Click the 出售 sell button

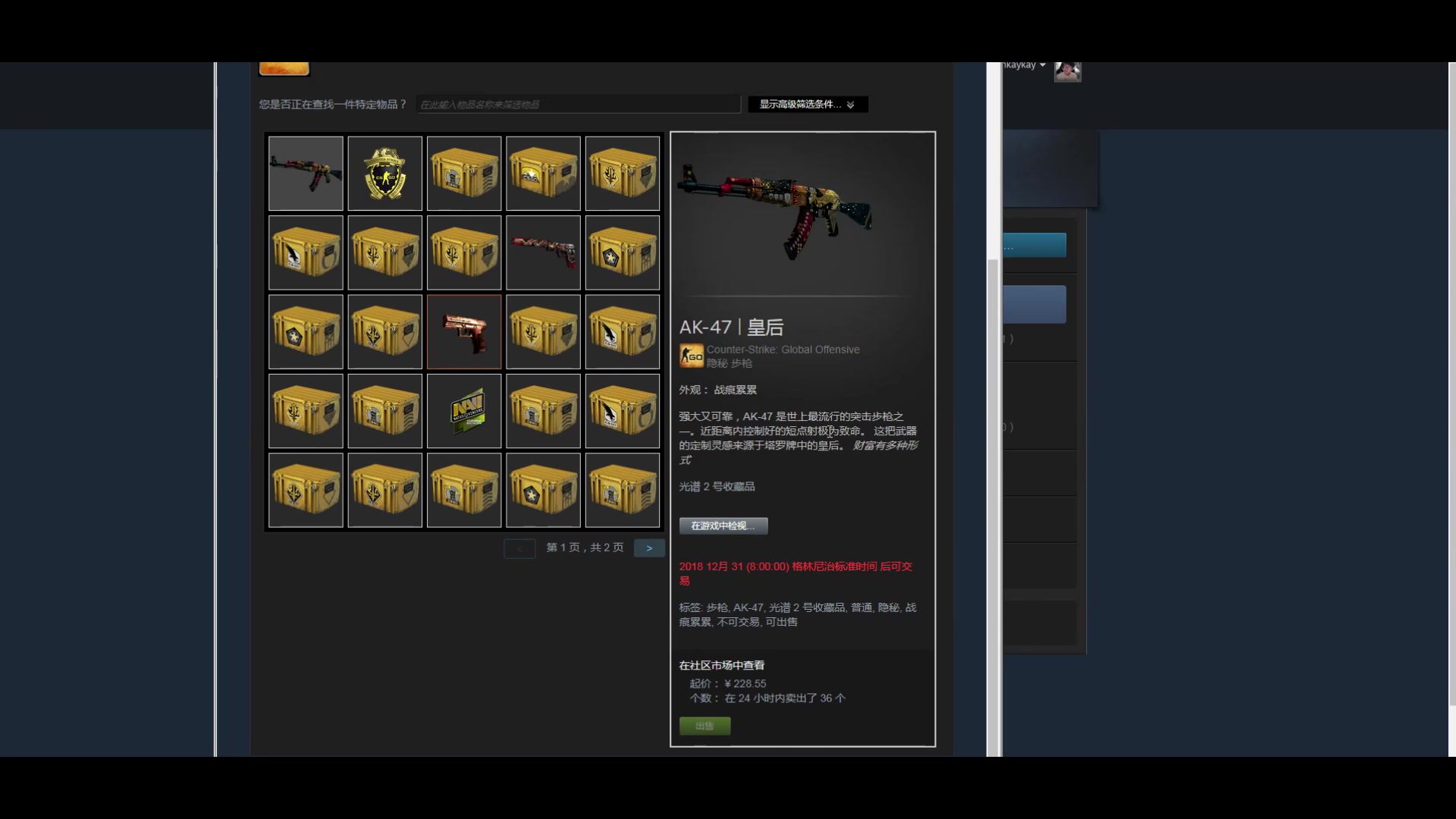704,725
